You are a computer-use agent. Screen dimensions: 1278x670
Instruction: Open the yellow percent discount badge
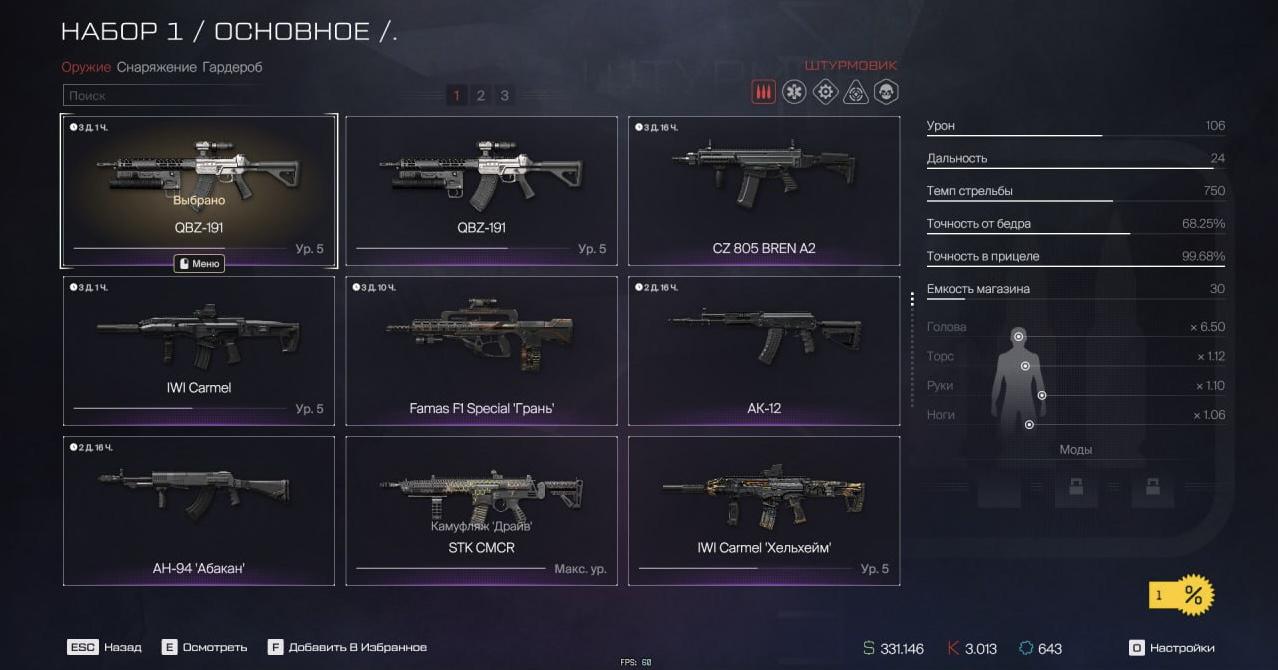click(1182, 595)
